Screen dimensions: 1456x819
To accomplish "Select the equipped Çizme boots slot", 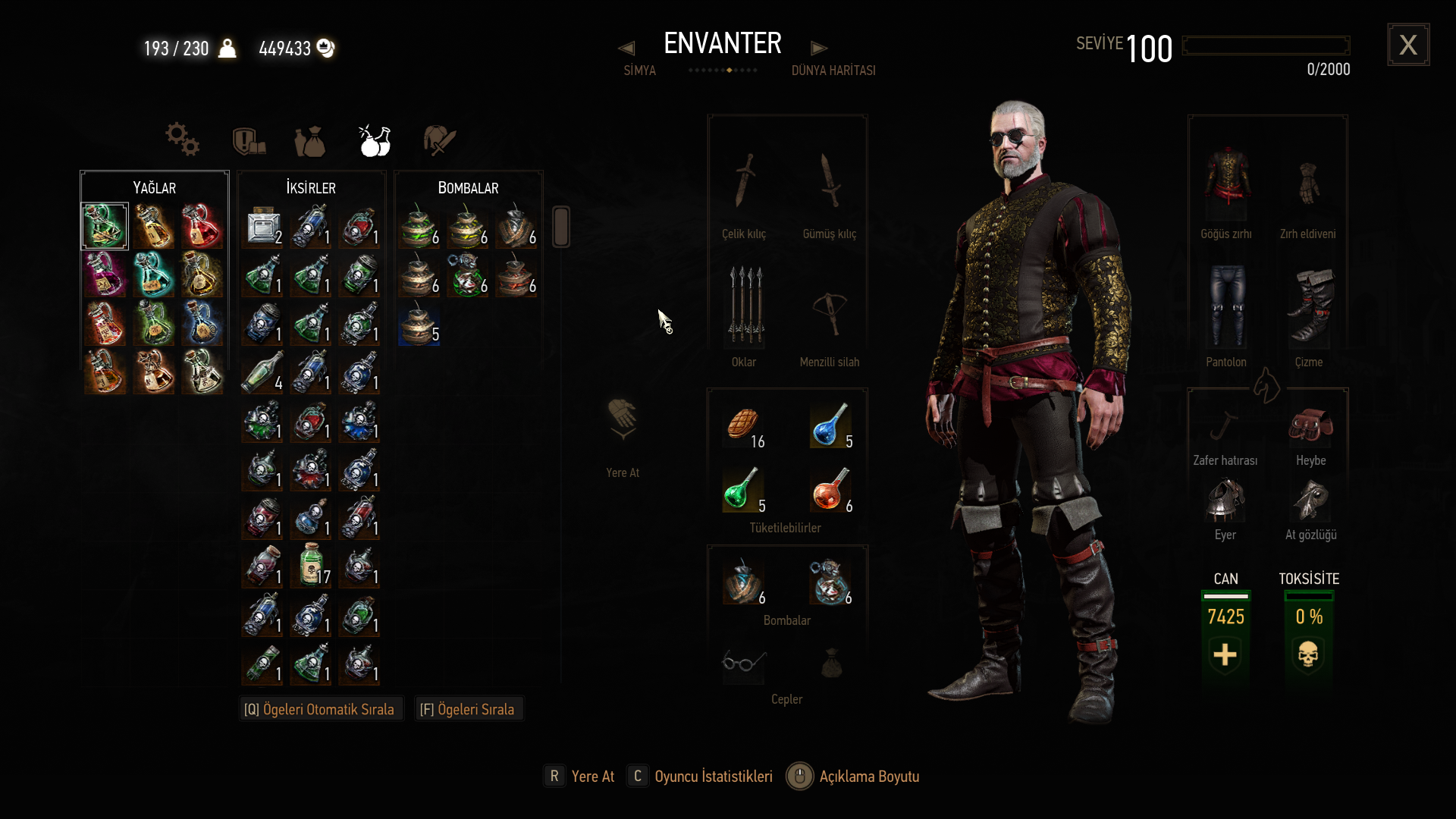I will [x=1309, y=307].
